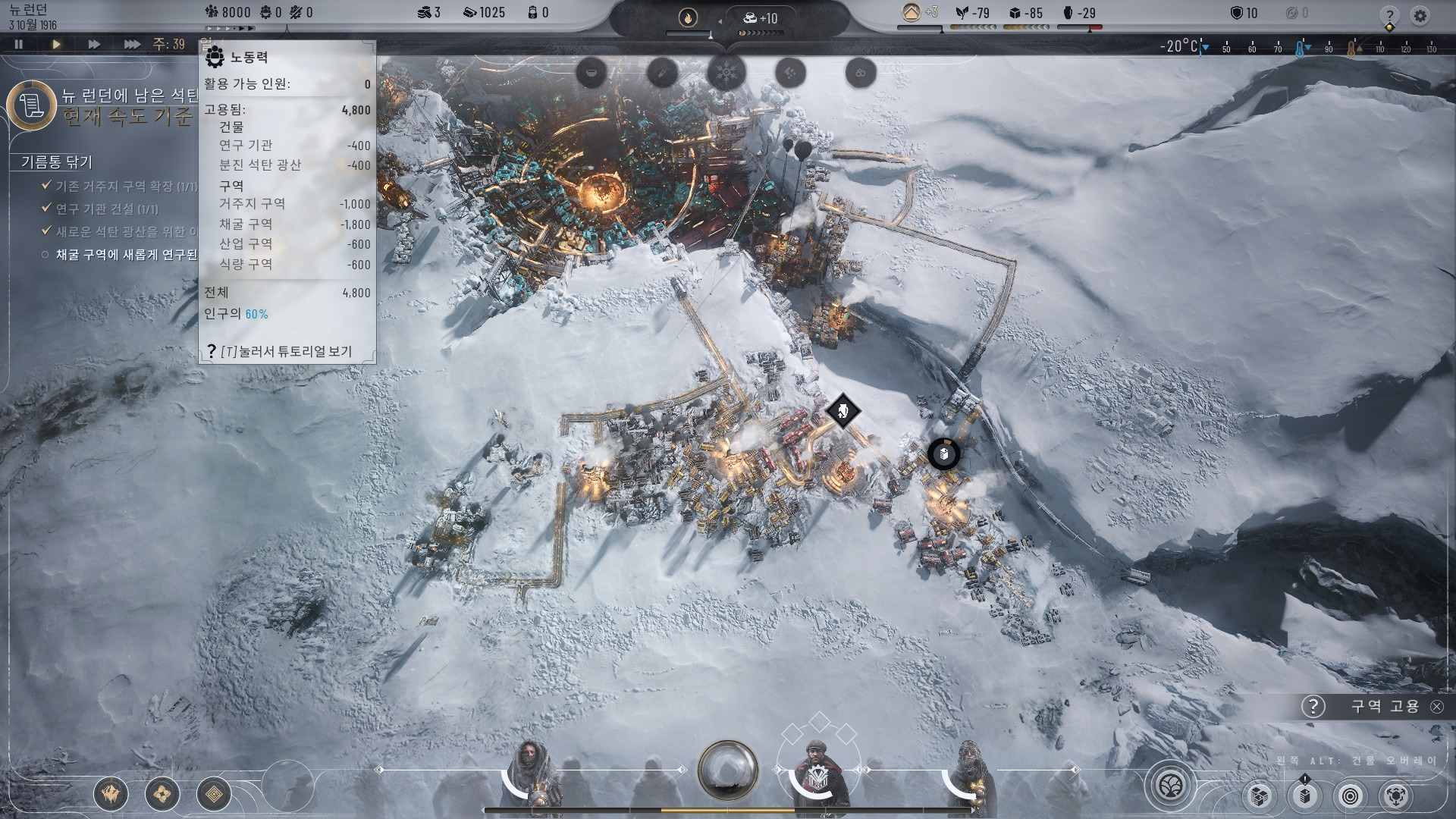Set game speed to triple fast-forward
Viewport: 1456px width, 819px height.
132,45
